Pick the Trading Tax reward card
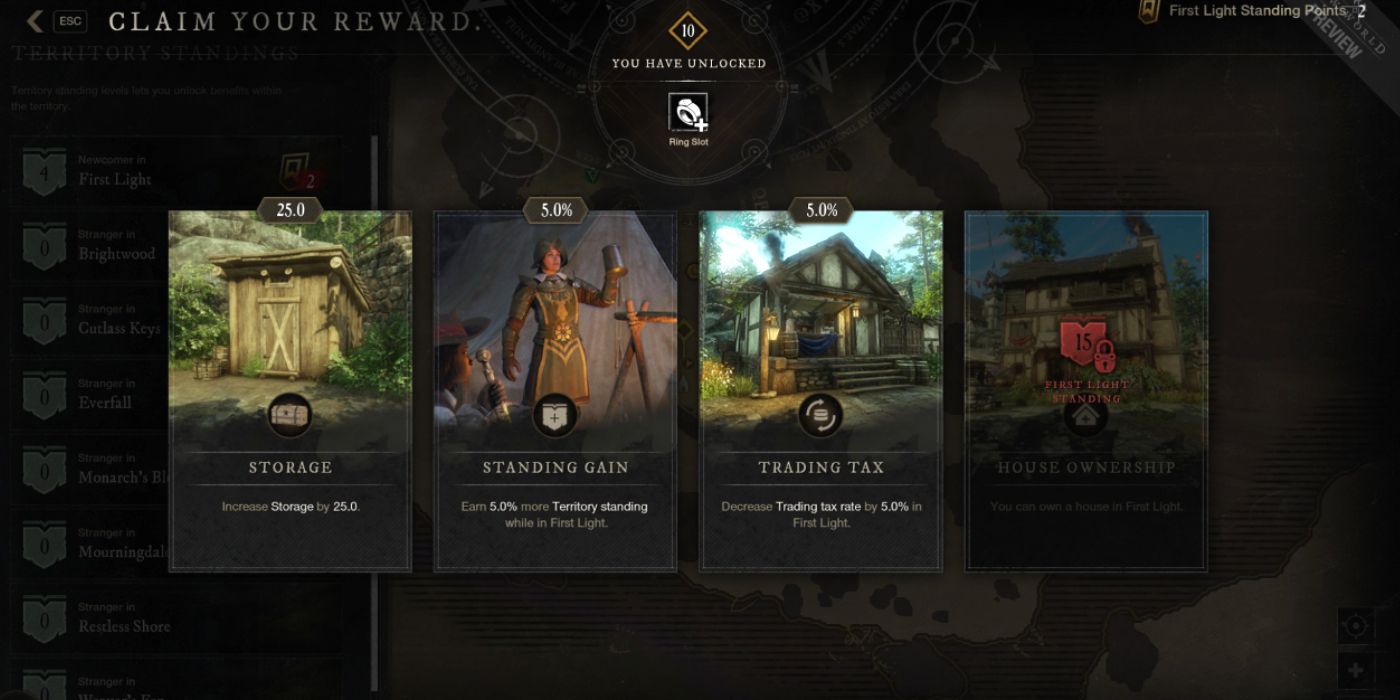The image size is (1400, 700). pyautogui.click(x=821, y=391)
